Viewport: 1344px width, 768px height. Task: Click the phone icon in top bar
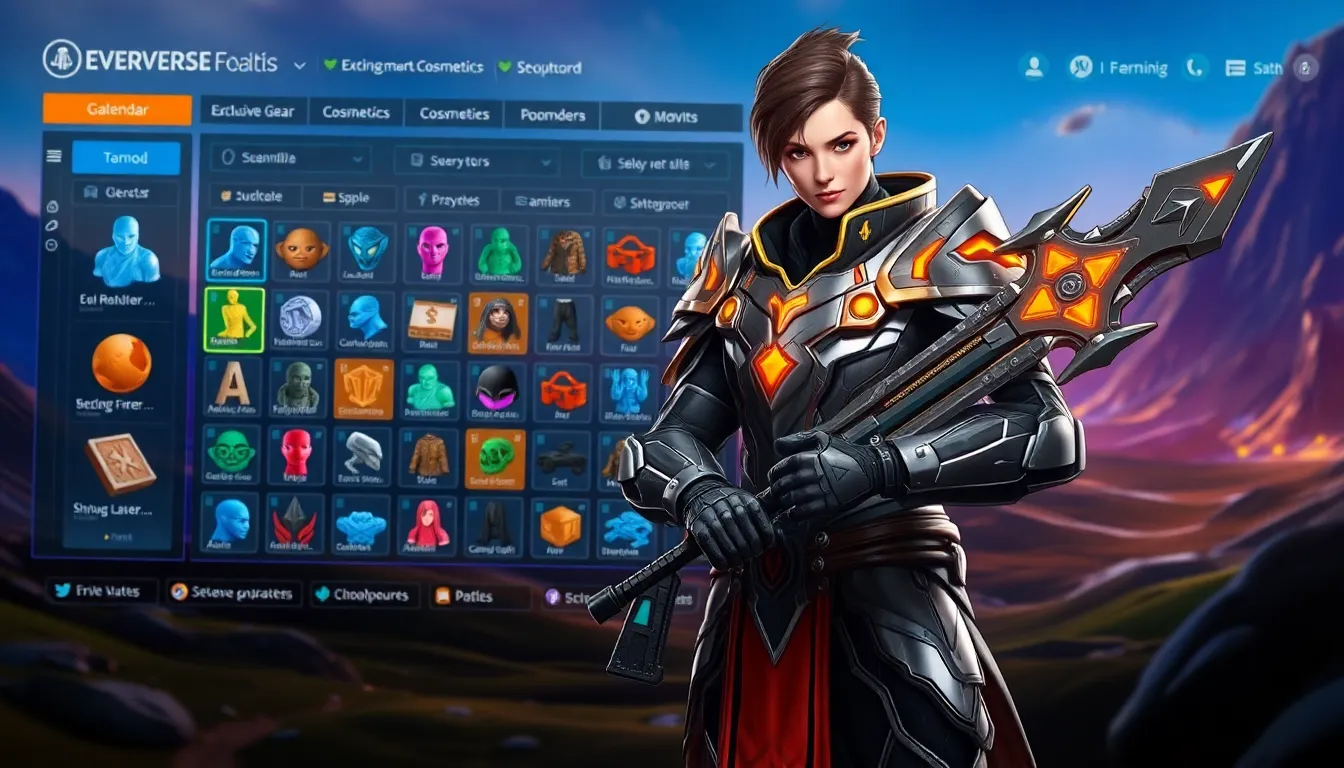point(1195,67)
